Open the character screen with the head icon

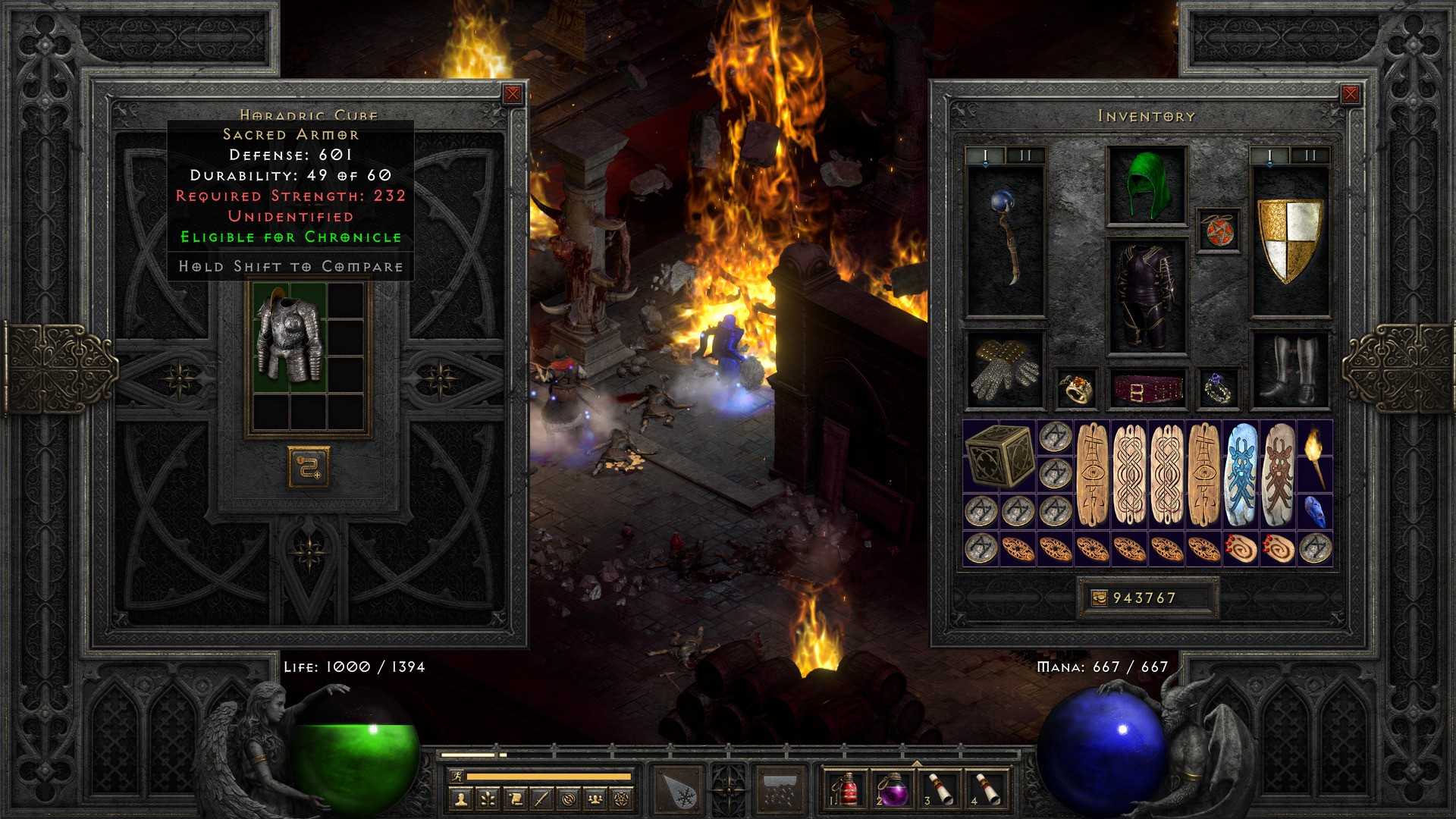[463, 799]
